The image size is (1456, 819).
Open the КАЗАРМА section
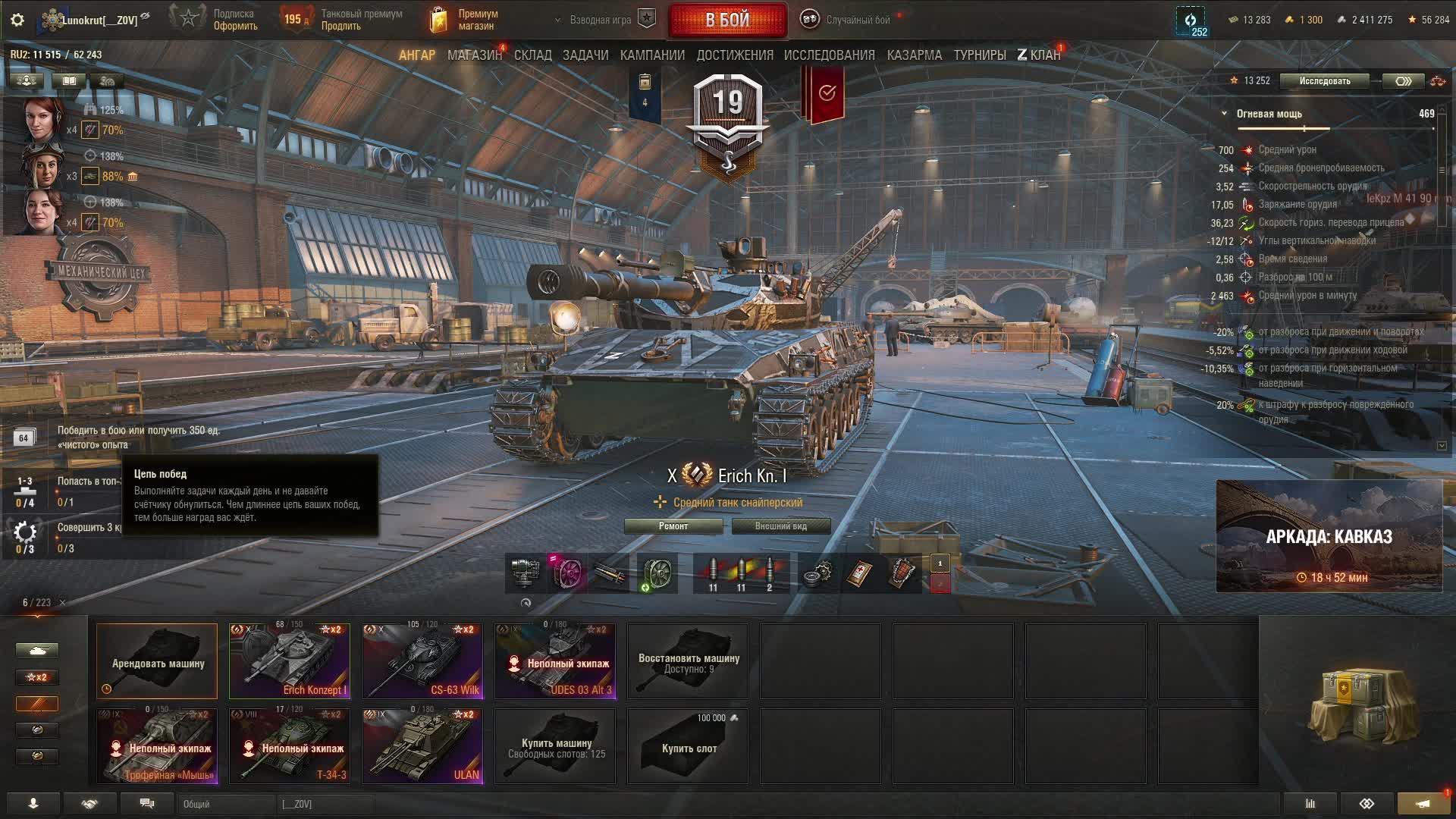[914, 55]
